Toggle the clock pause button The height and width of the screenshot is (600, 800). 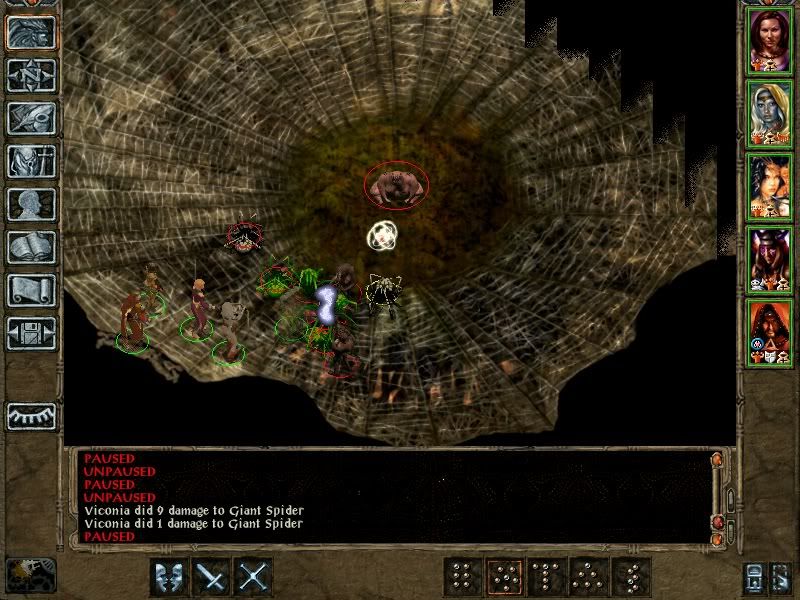30,574
